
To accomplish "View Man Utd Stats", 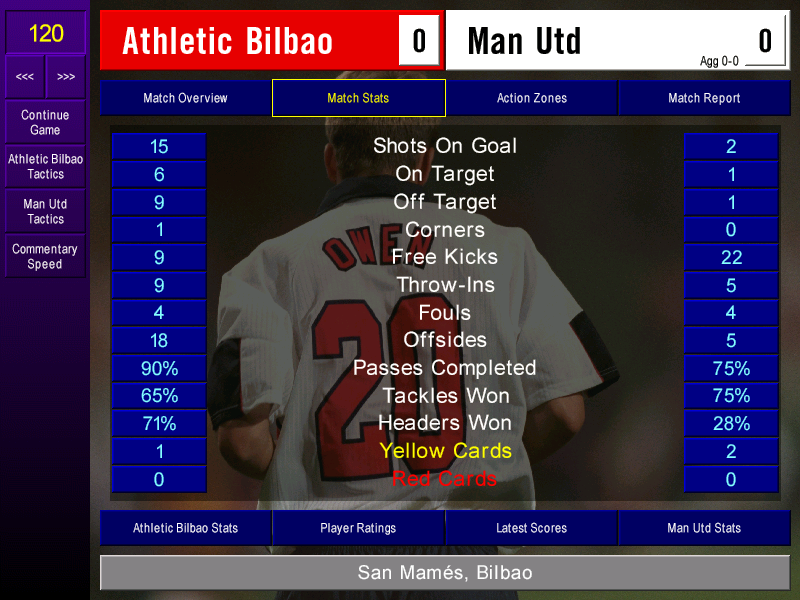I will (x=704, y=528).
